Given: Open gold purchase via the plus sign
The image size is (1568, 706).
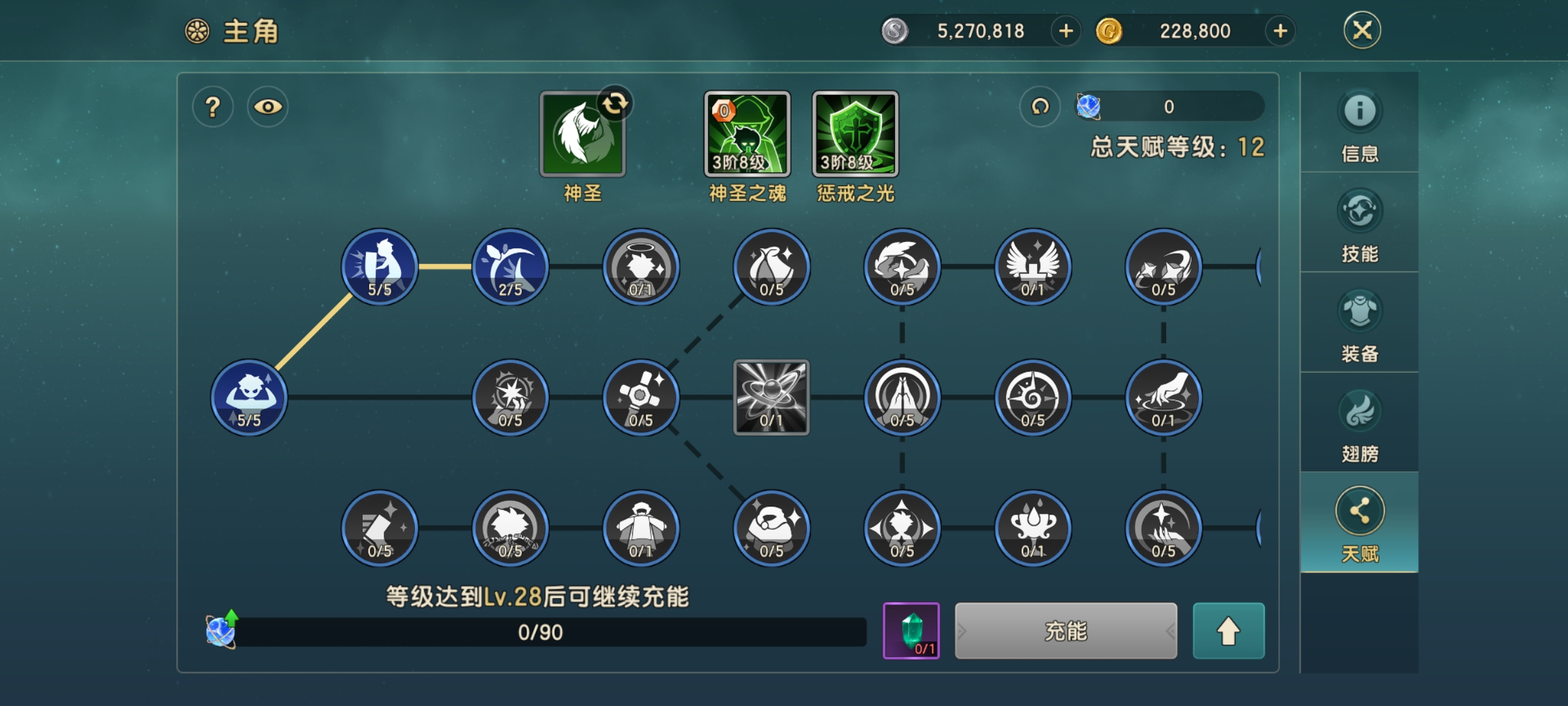Looking at the screenshot, I should click(x=1279, y=31).
